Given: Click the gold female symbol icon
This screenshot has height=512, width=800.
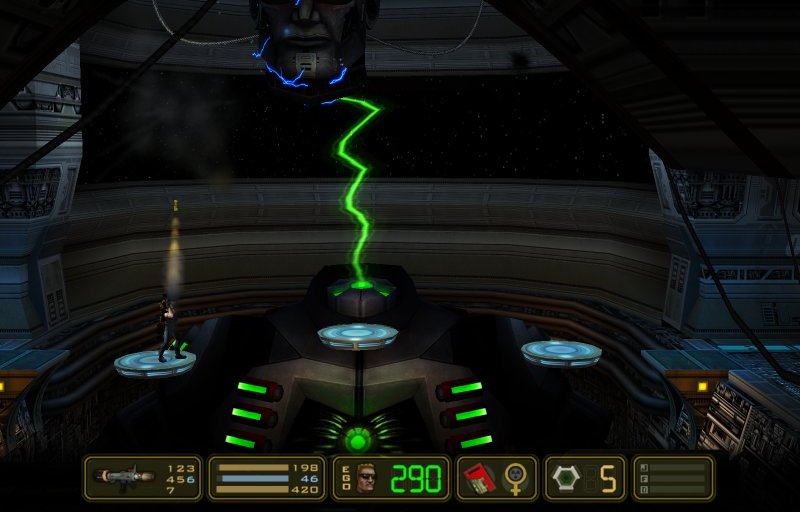Looking at the screenshot, I should point(517,478).
